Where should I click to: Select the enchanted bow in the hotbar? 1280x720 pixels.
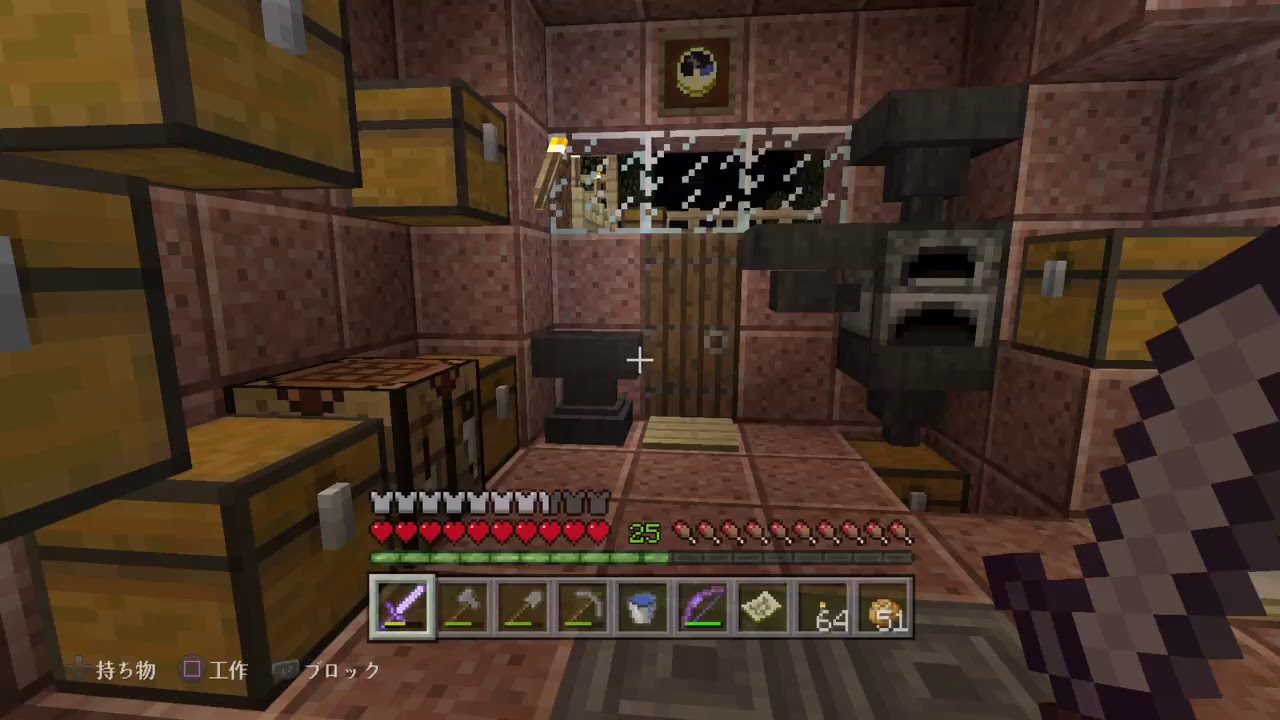703,605
